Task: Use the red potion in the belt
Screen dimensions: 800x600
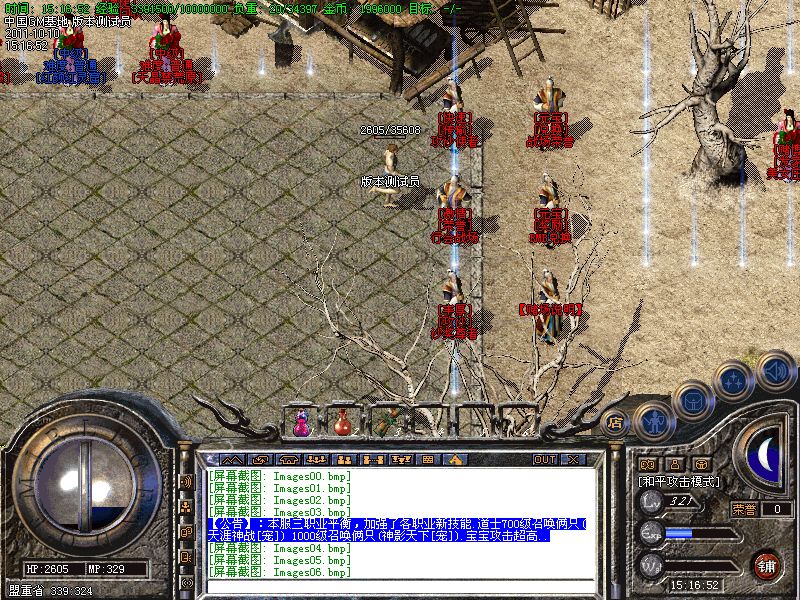Action: 342,424
